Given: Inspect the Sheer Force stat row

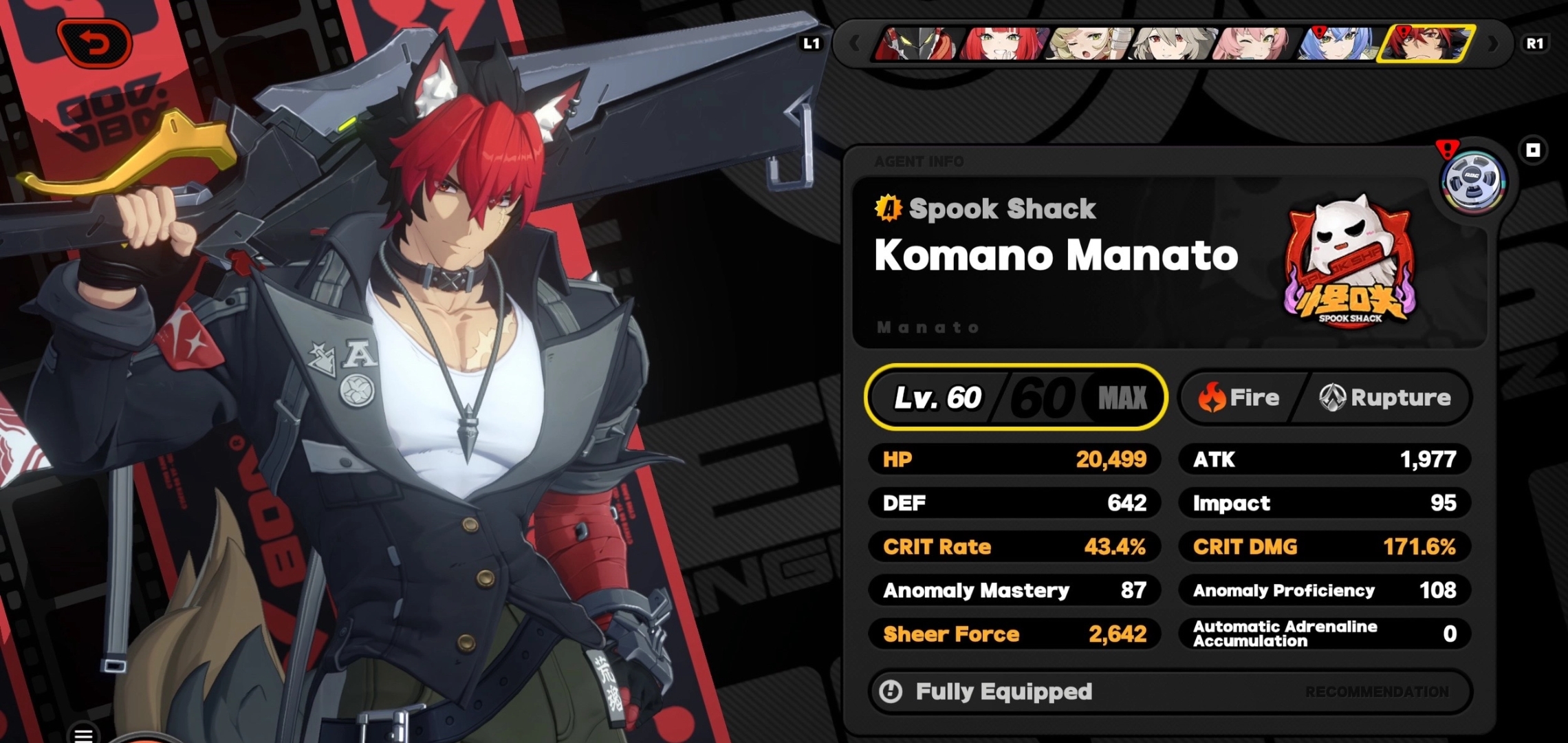Looking at the screenshot, I should pos(1014,634).
